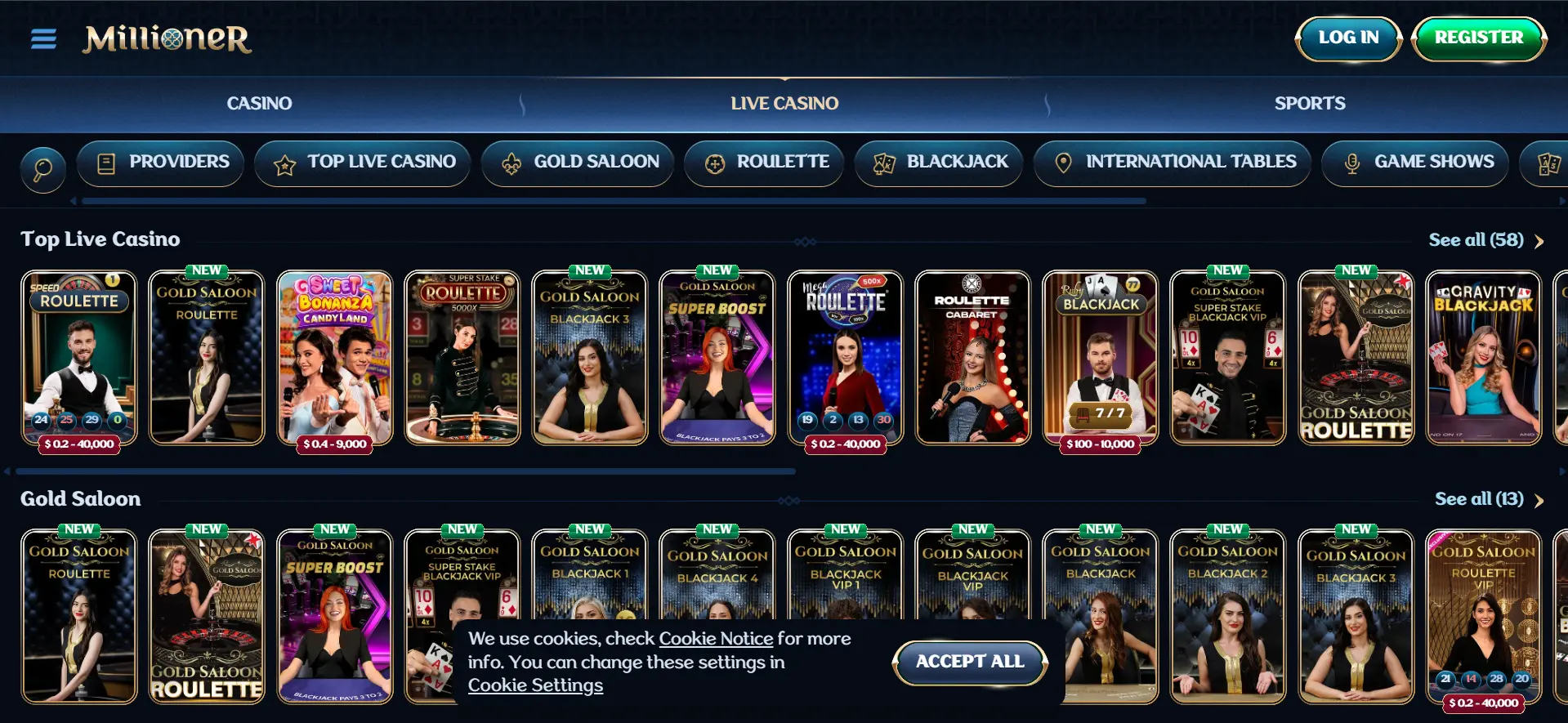Click the International Tables location pin icon
The height and width of the screenshot is (723, 1568).
1062,163
